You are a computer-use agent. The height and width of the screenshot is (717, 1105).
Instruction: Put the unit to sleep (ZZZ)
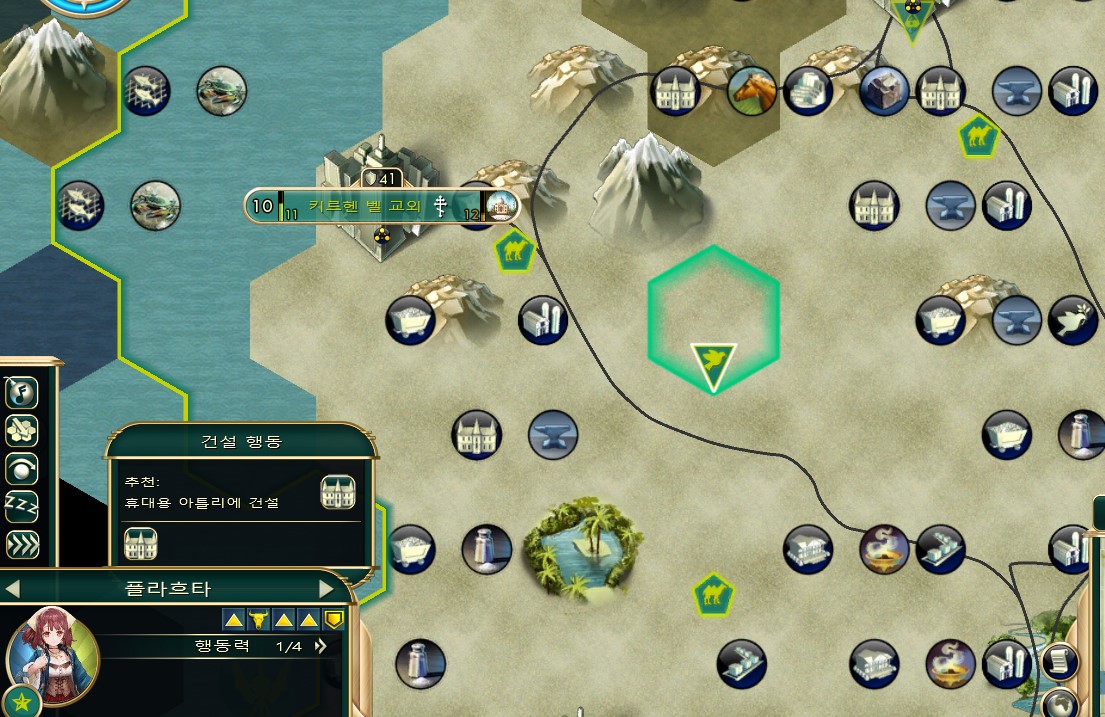21,506
